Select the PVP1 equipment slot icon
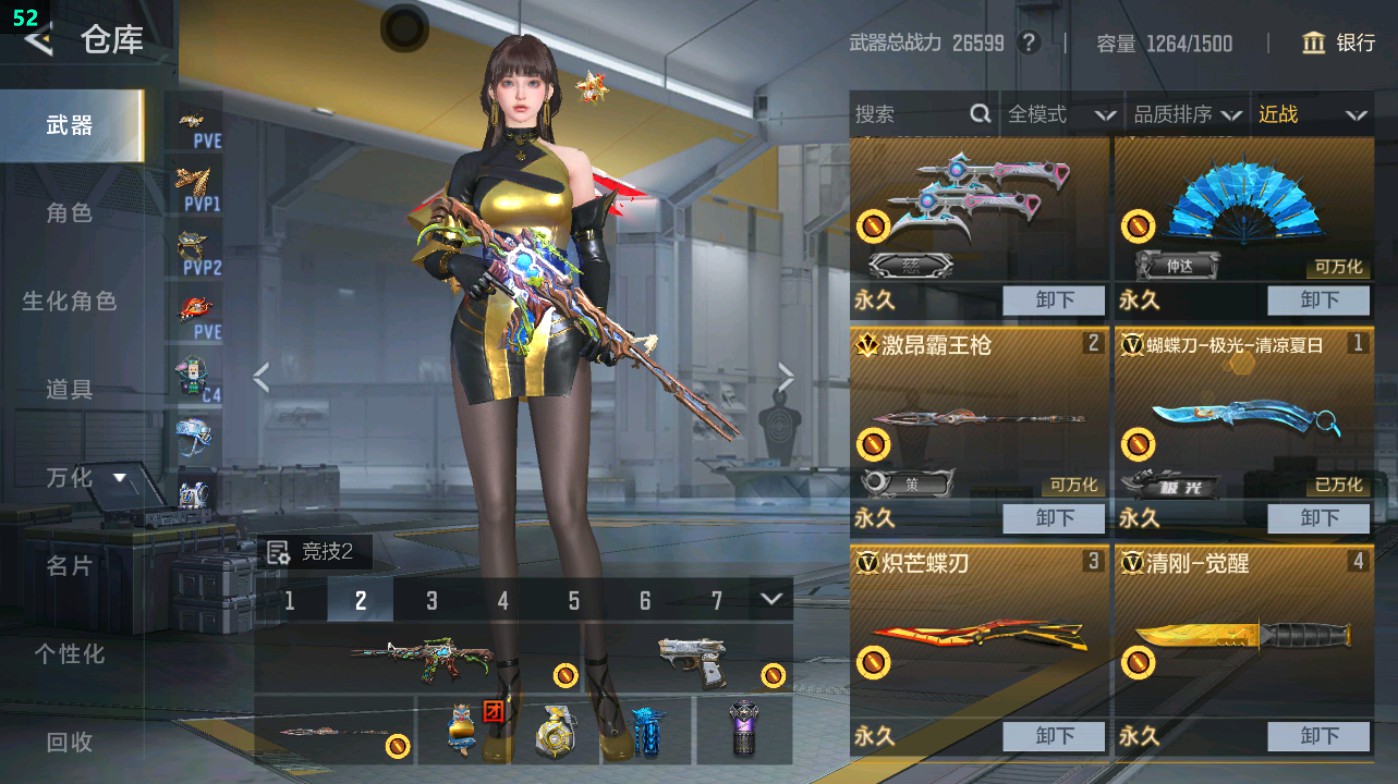 (x=197, y=185)
